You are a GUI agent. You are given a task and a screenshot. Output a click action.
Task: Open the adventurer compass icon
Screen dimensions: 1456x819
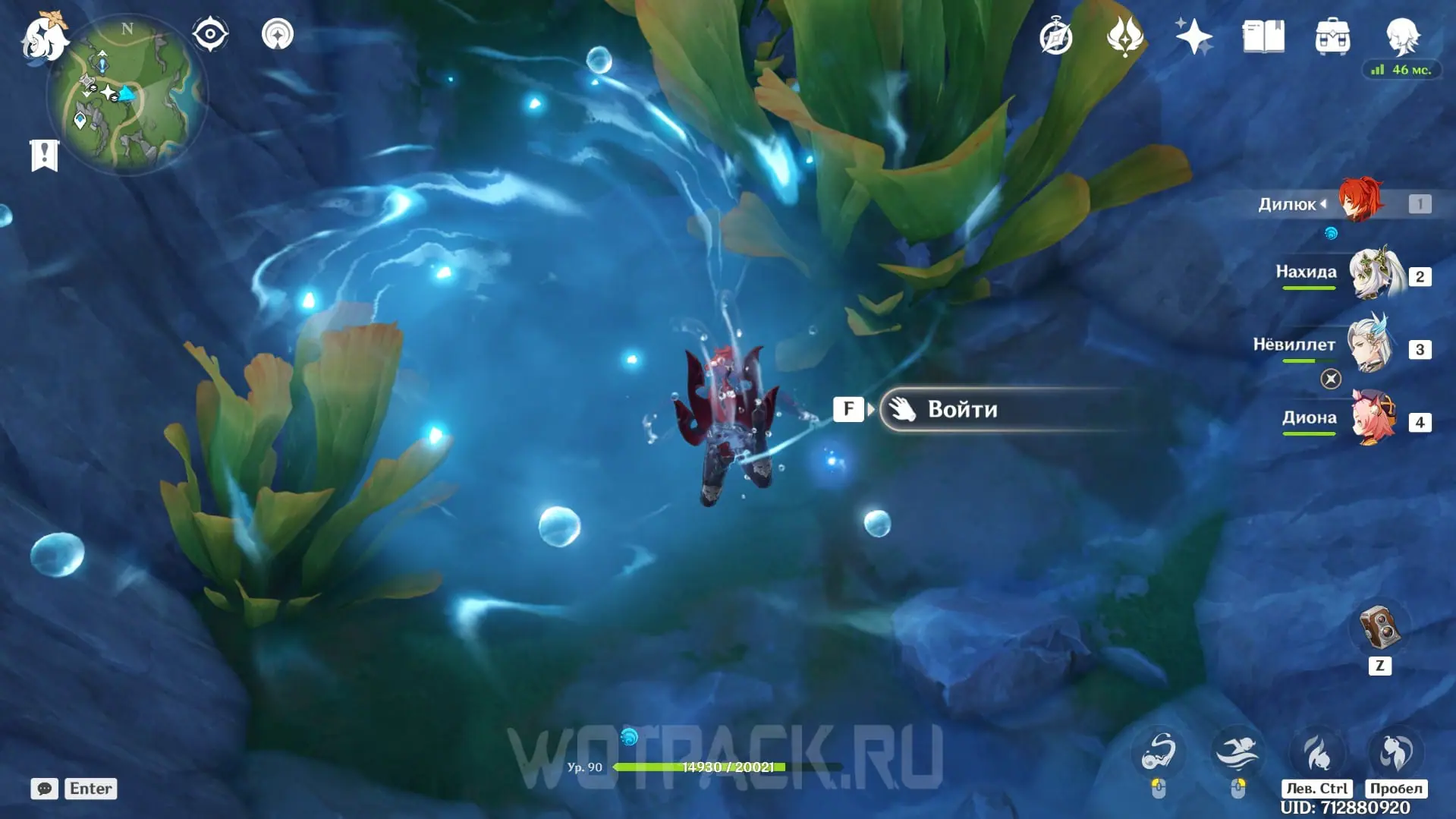pyautogui.click(x=1055, y=37)
